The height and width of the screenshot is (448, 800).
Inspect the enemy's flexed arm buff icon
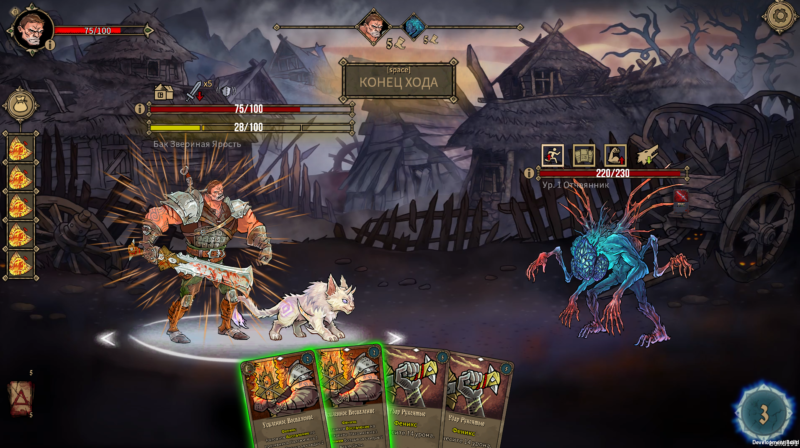(x=615, y=154)
